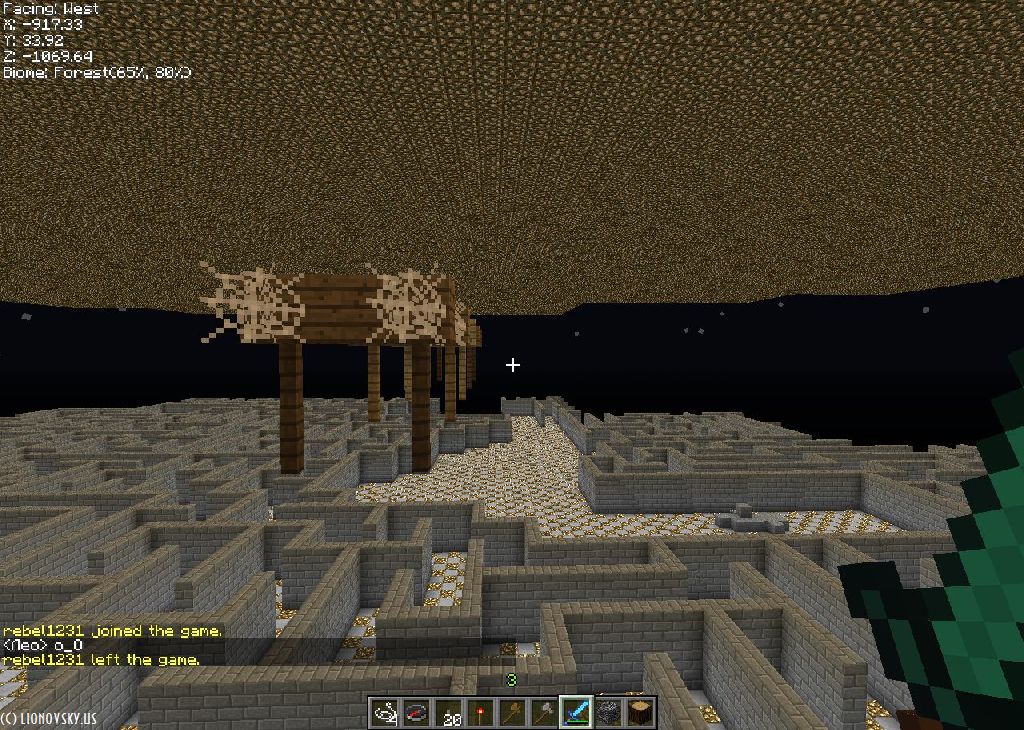Equip the stone axe from hotbar
1024x730 pixels.
[x=545, y=713]
